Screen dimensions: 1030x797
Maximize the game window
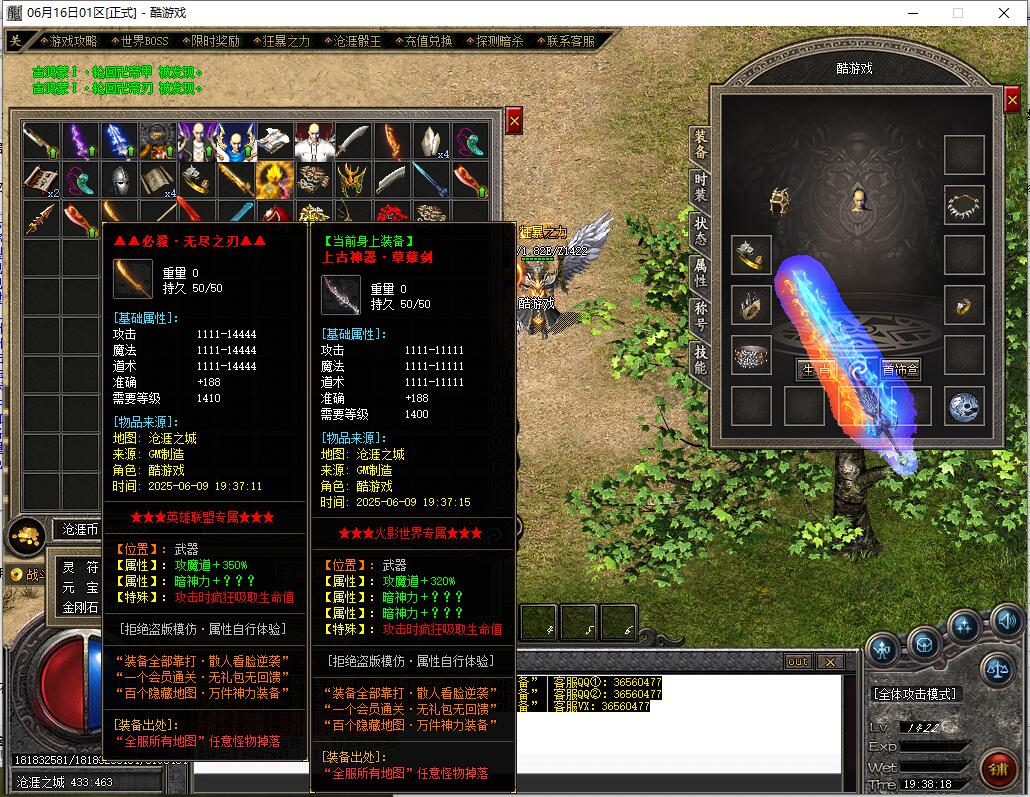tap(957, 13)
